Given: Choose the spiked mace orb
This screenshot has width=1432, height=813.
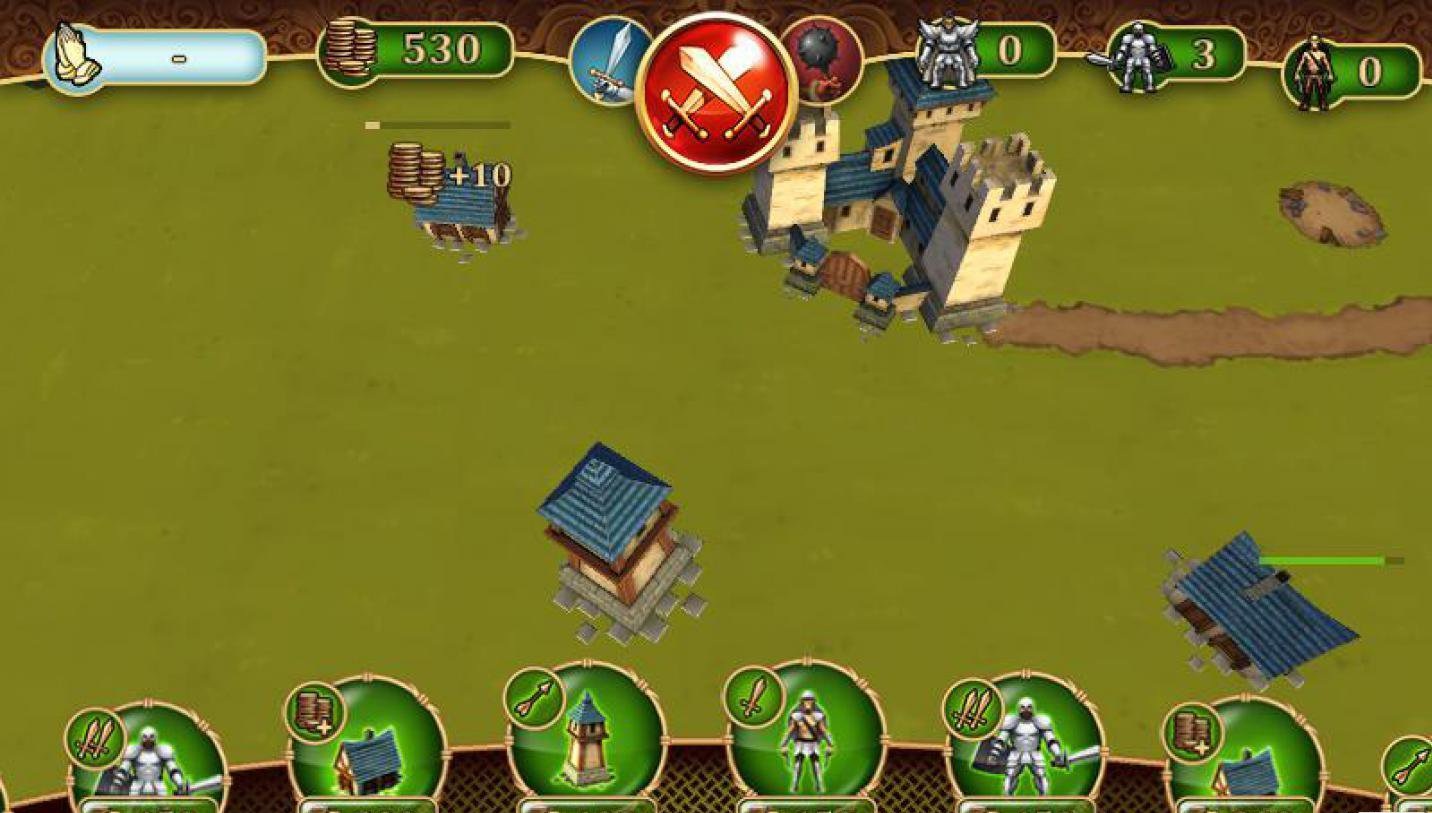Looking at the screenshot, I should [825, 60].
